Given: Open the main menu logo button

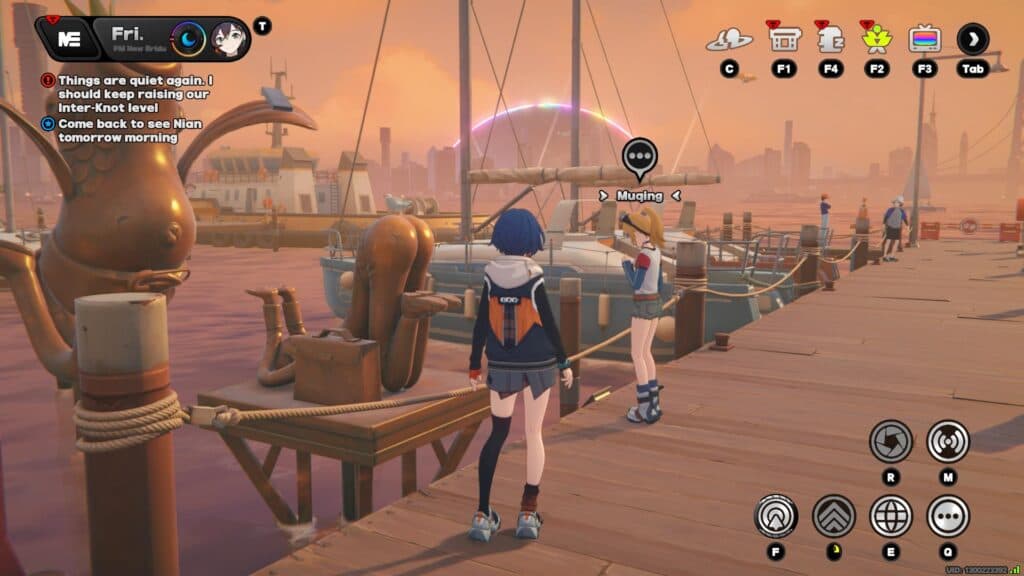Looking at the screenshot, I should pyautogui.click(x=69, y=39).
